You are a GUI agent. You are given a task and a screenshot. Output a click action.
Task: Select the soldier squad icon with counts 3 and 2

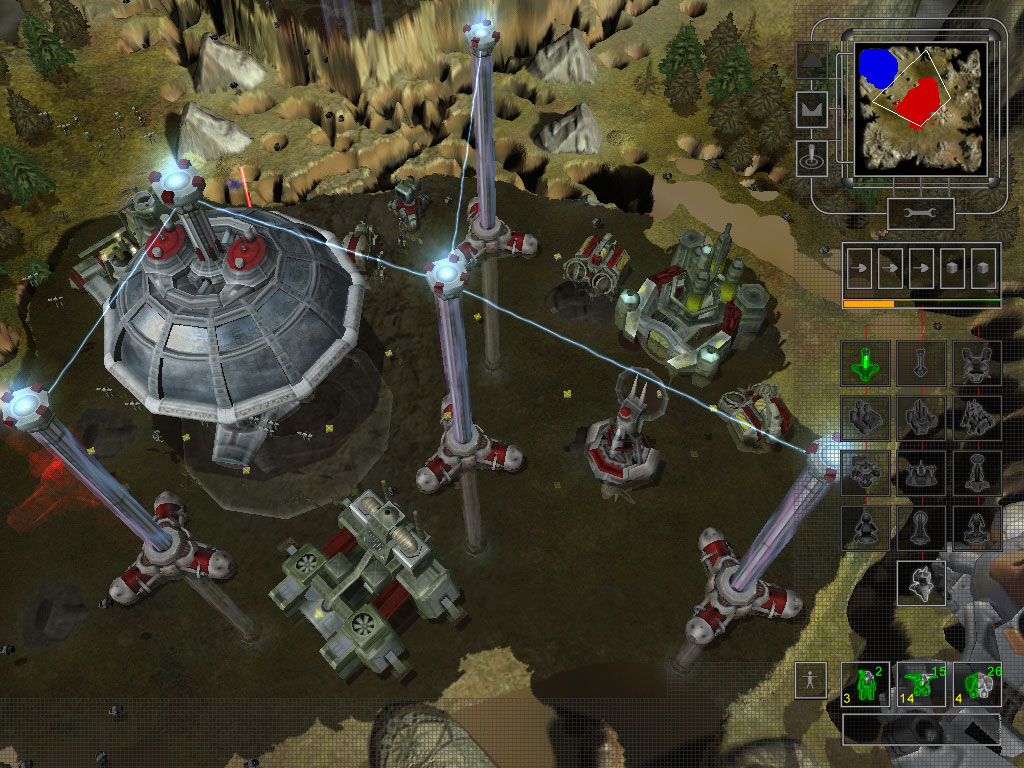point(865,683)
